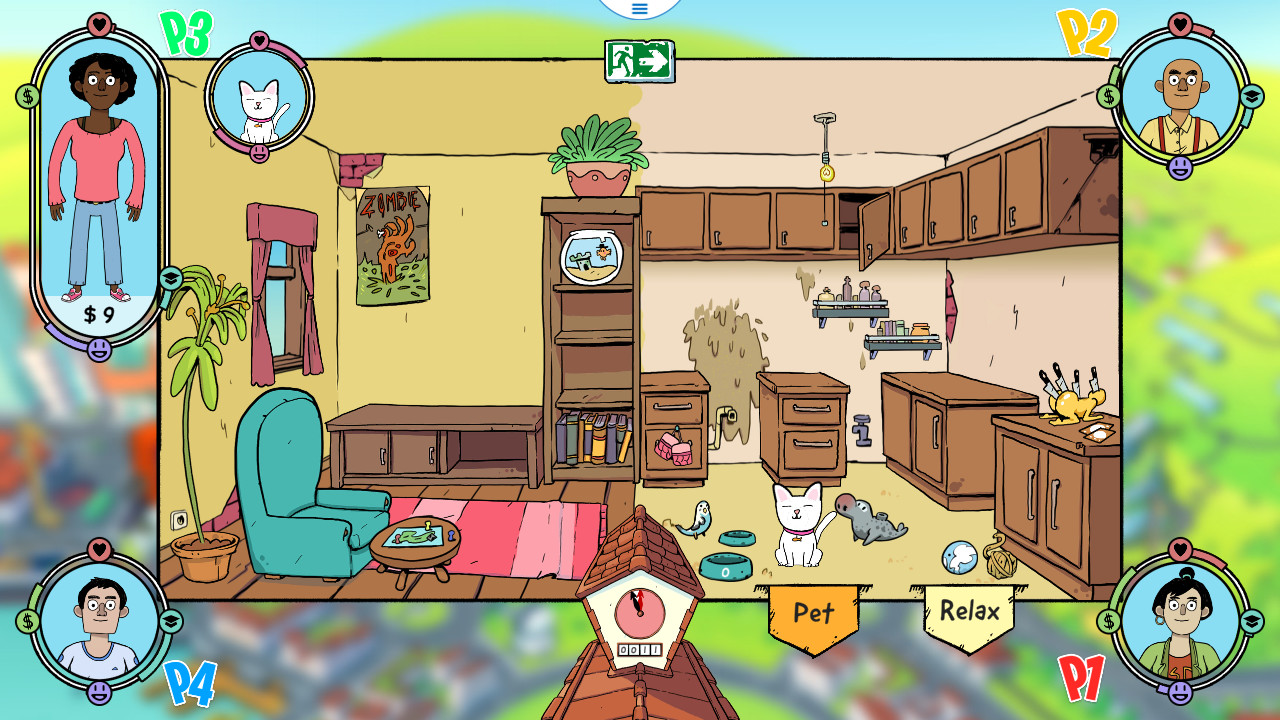Click the heart icon on the cat's portrait frame

260,42
